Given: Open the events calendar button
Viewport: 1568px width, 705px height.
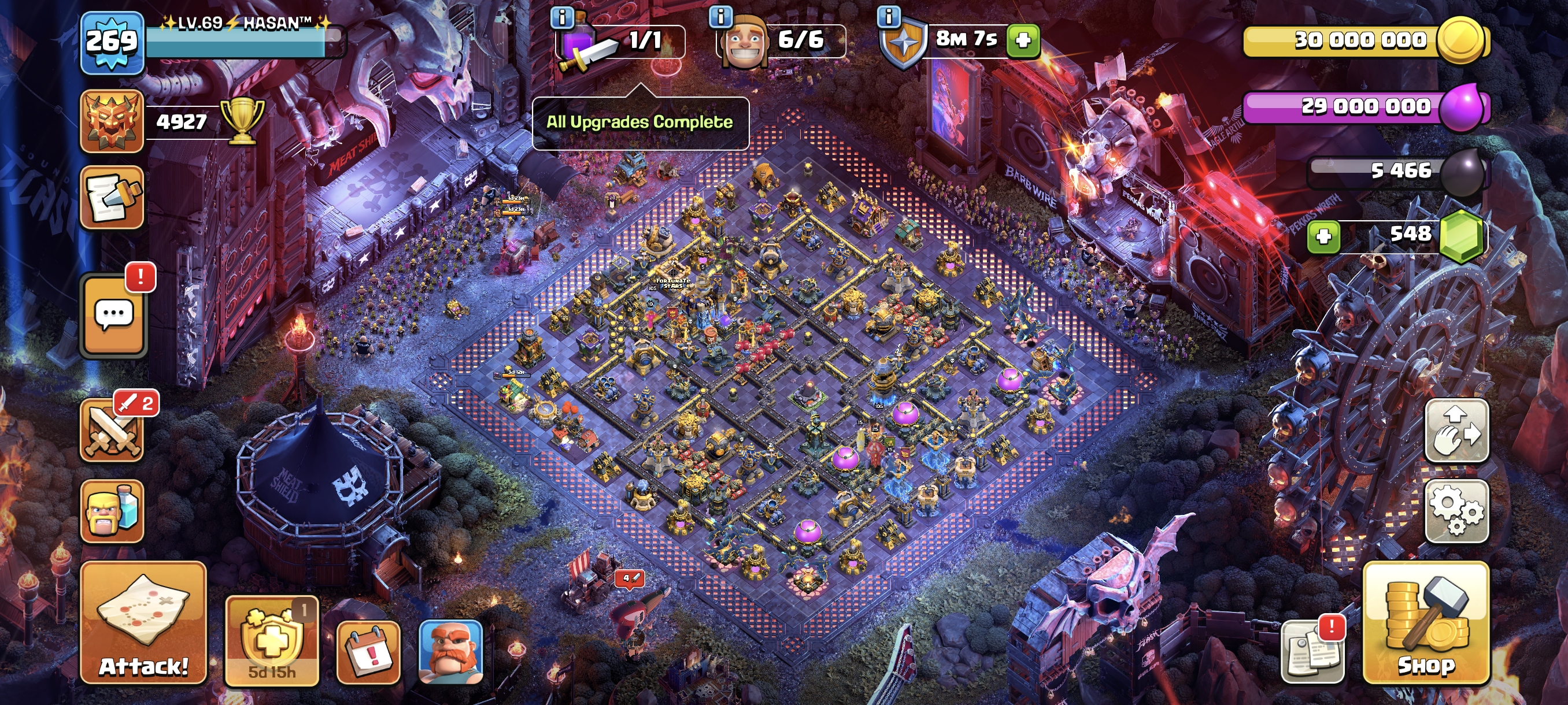Looking at the screenshot, I should click(x=368, y=652).
